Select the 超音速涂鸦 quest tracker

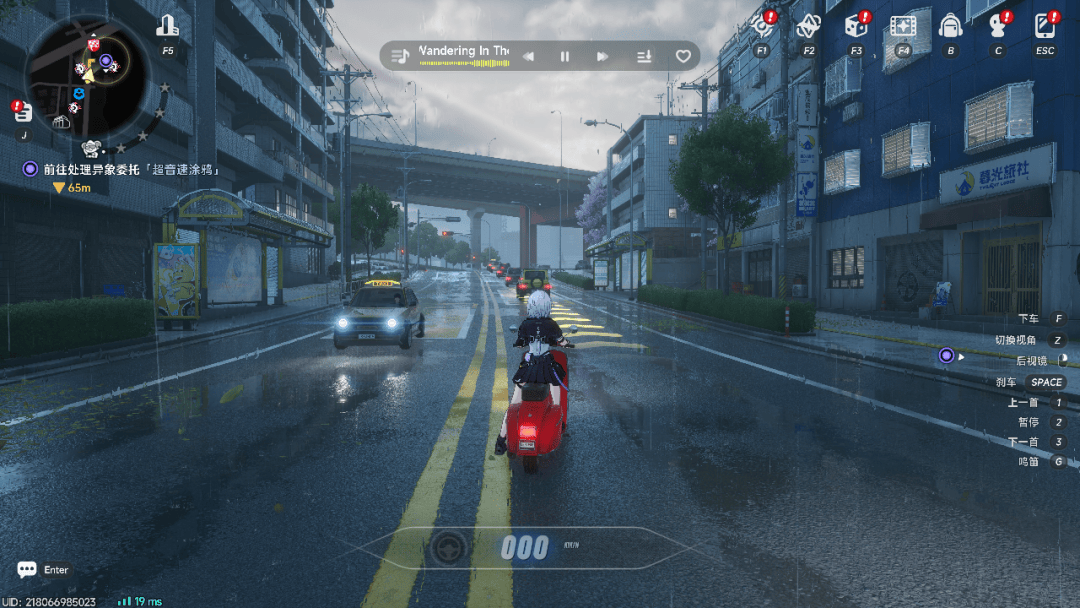[128, 169]
